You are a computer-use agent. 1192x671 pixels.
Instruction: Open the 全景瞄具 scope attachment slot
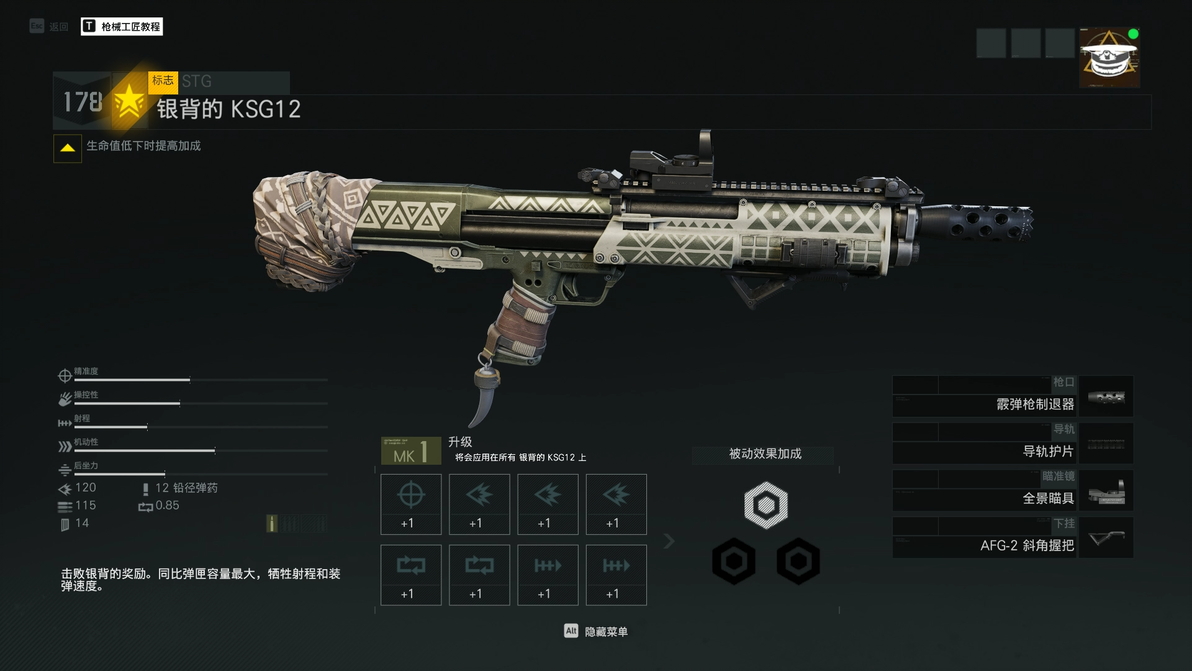point(1012,491)
